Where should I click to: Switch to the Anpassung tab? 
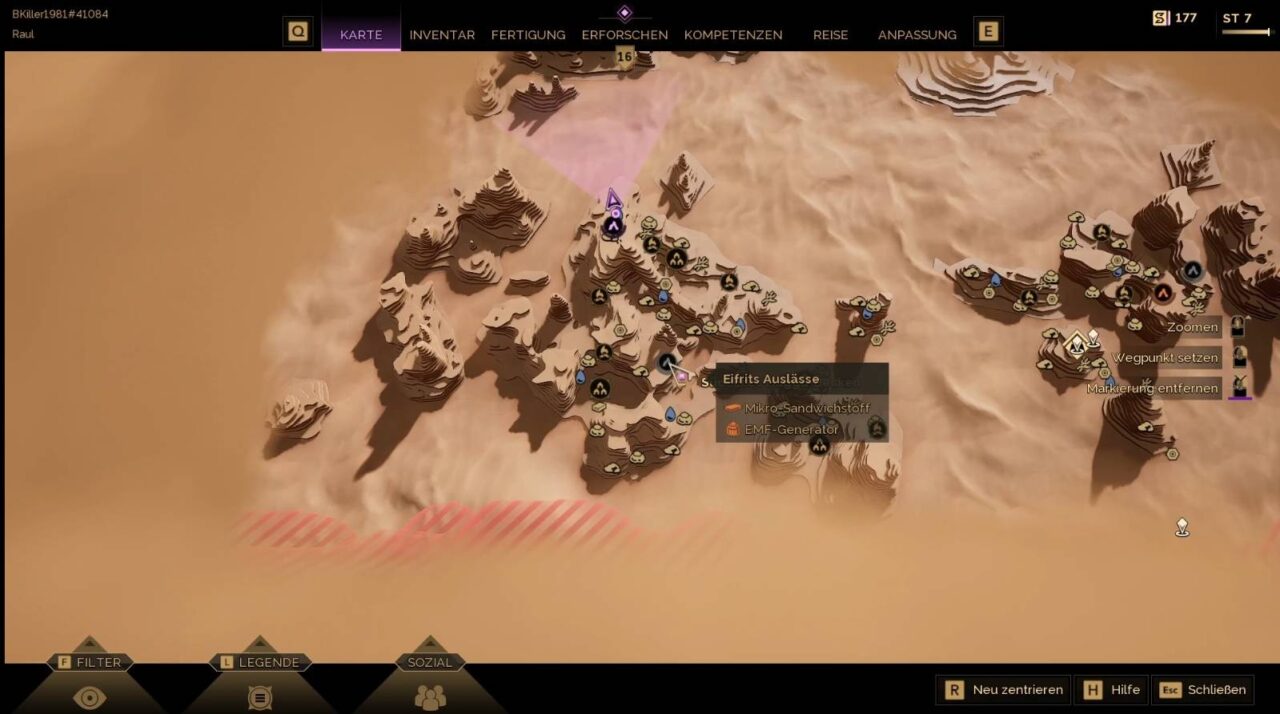(x=917, y=34)
